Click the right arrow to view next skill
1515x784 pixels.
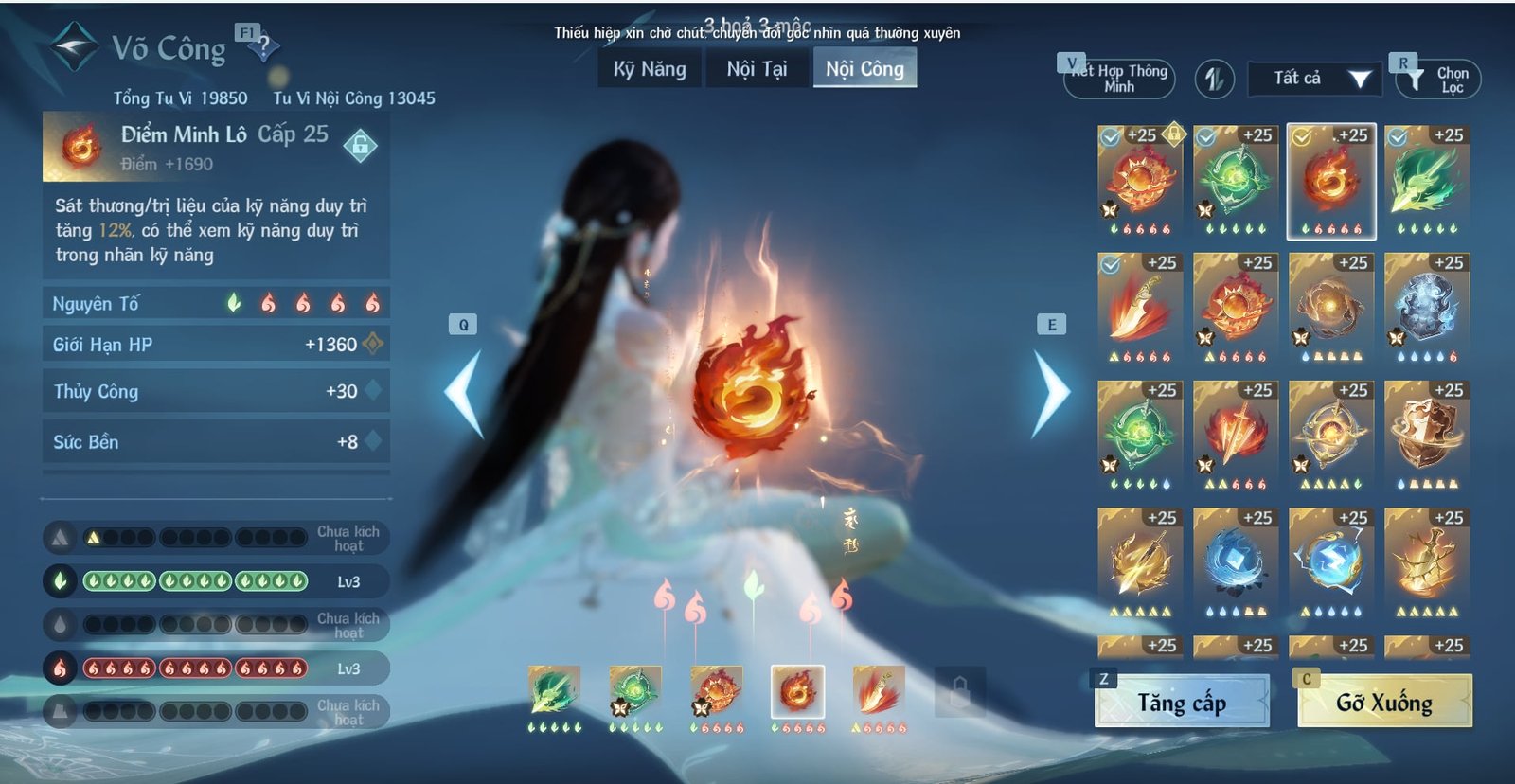pyautogui.click(x=1051, y=390)
